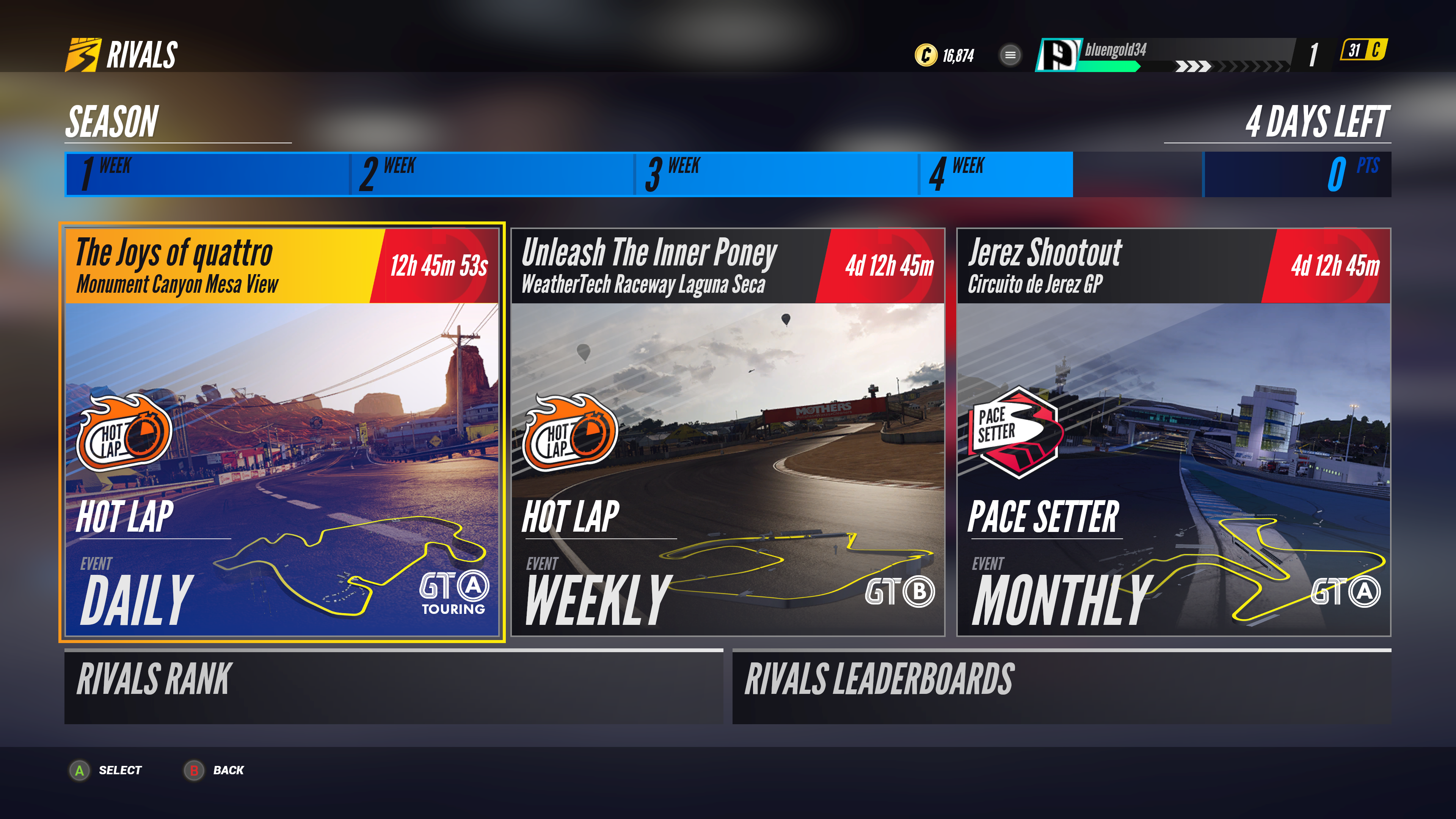Show Week 3 of the season

click(x=776, y=174)
